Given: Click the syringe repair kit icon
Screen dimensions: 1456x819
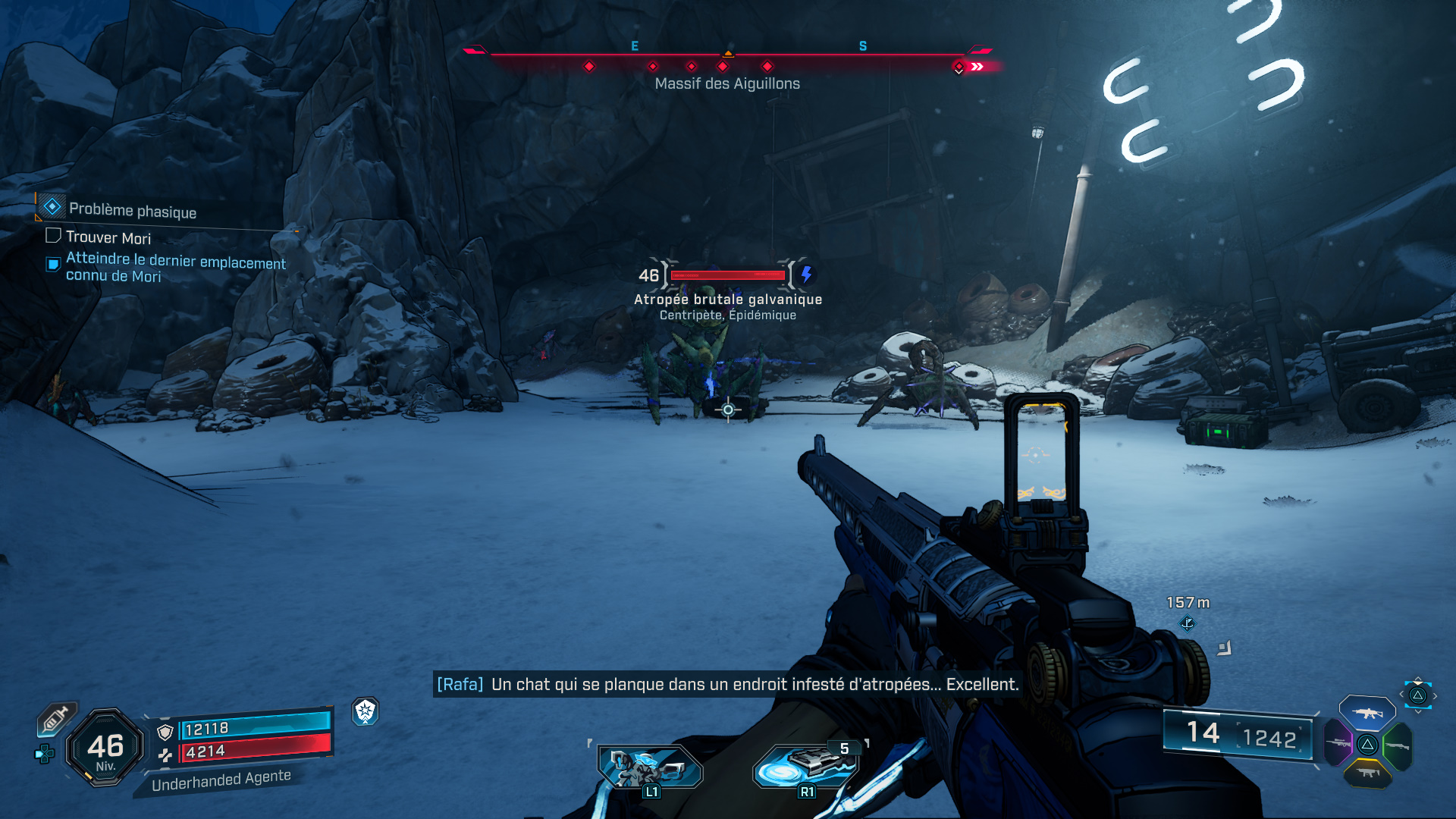Looking at the screenshot, I should 56,718.
